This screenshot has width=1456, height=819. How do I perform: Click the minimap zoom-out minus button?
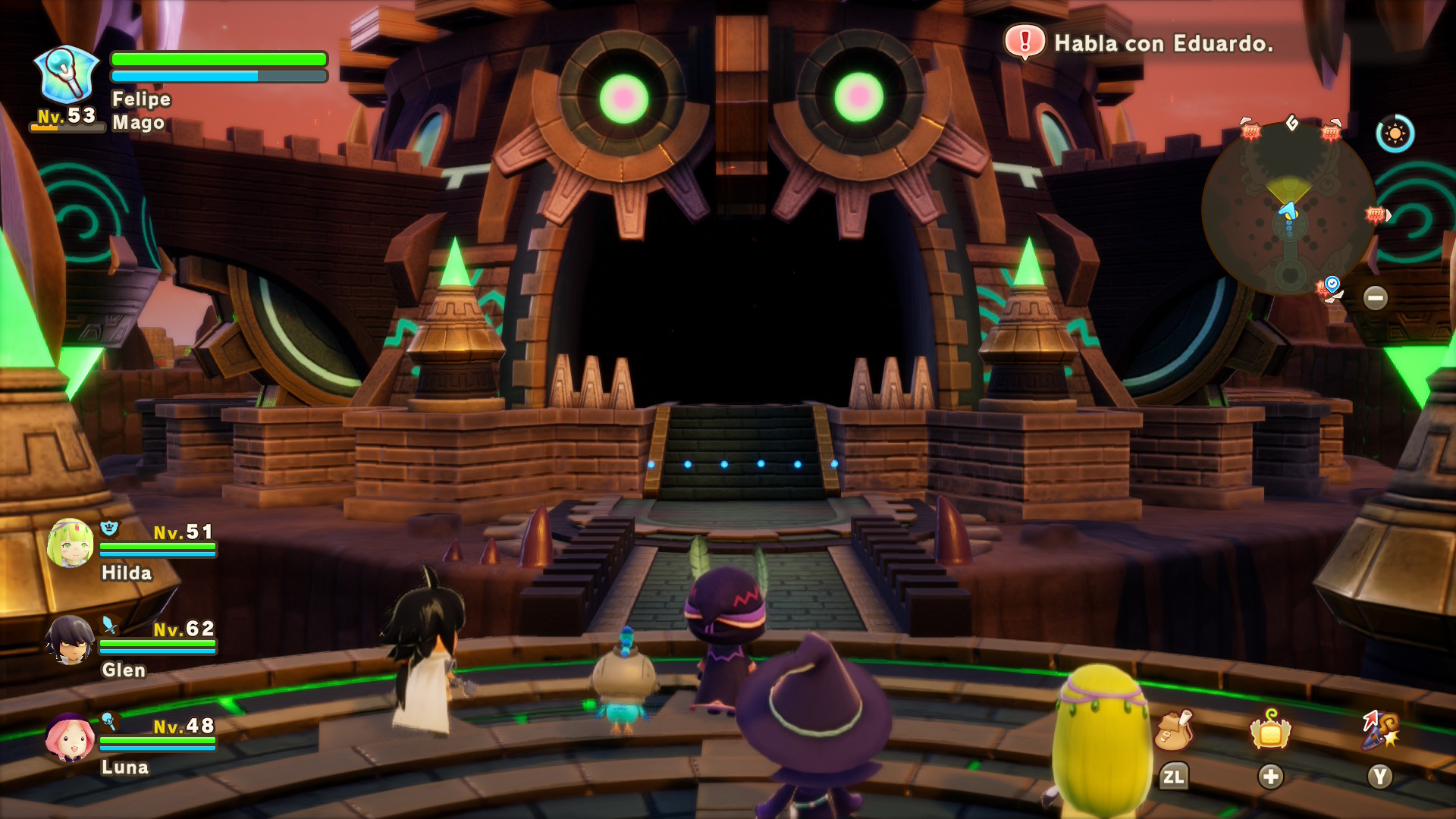pos(1375,297)
